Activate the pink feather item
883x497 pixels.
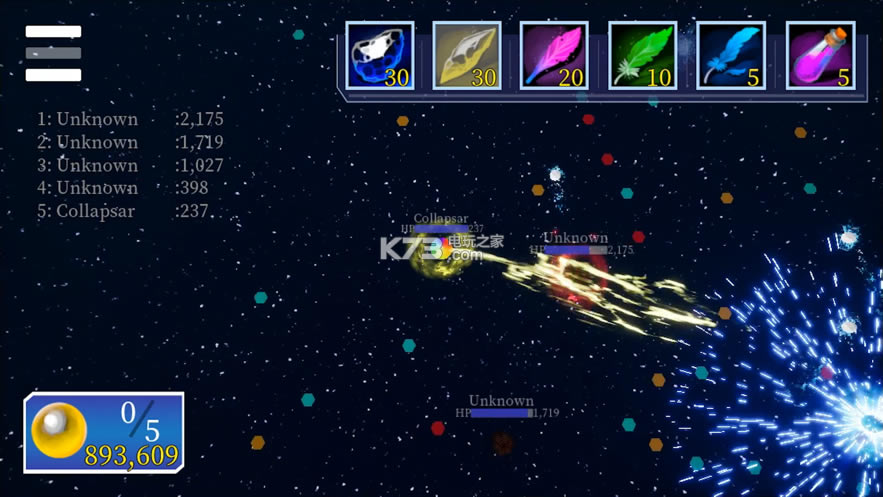point(554,56)
